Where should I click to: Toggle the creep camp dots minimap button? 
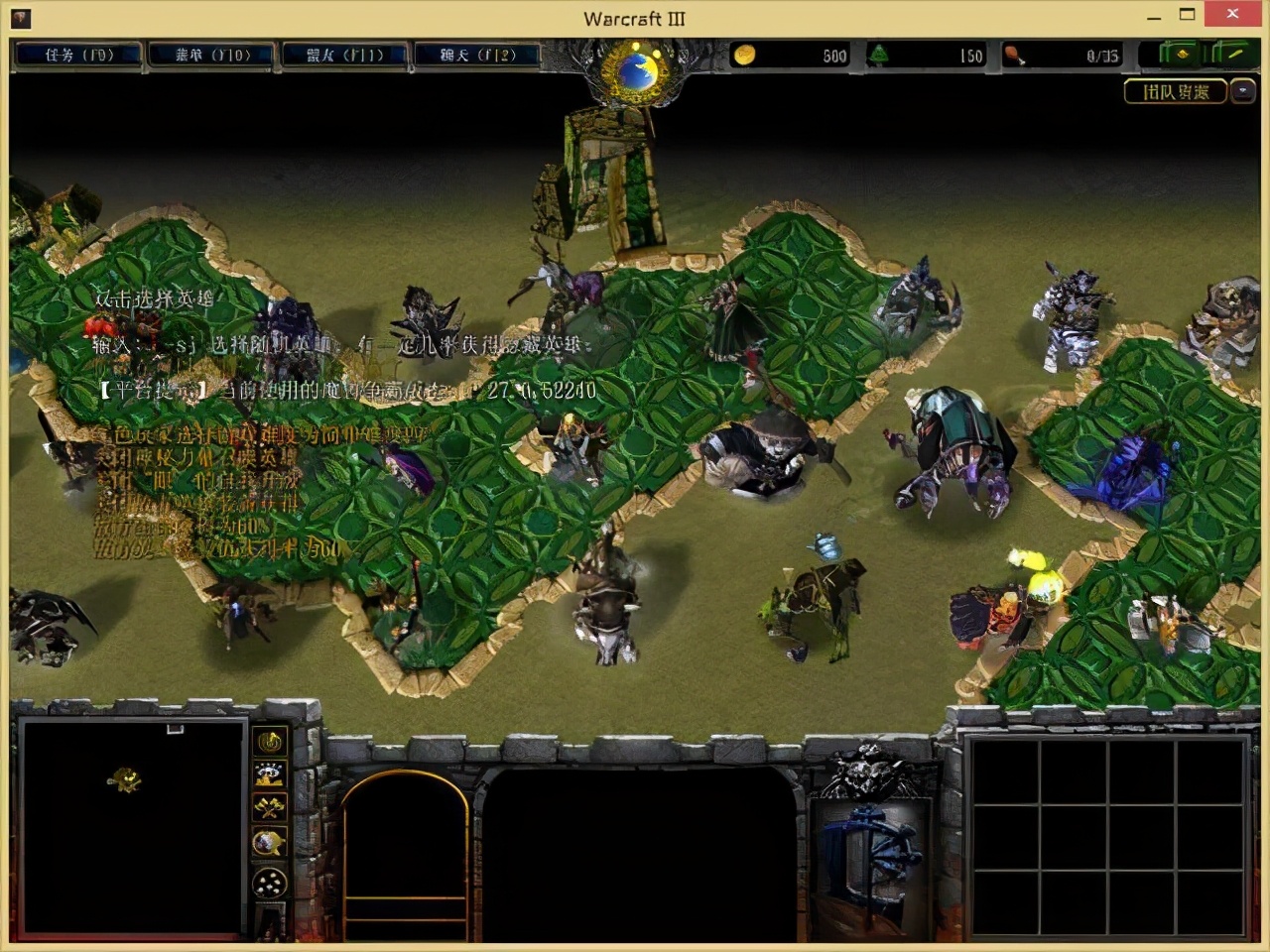[x=269, y=882]
